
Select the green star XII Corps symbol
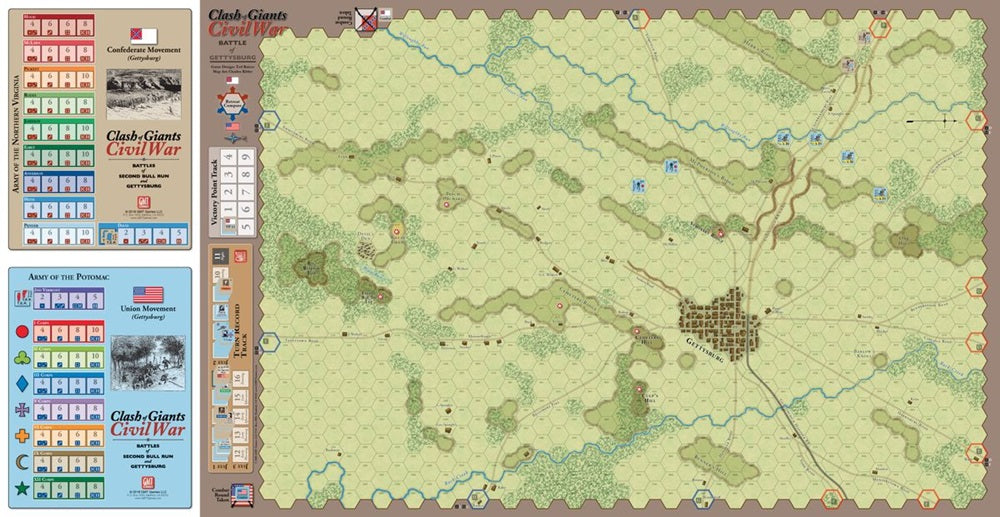pos(21,487)
